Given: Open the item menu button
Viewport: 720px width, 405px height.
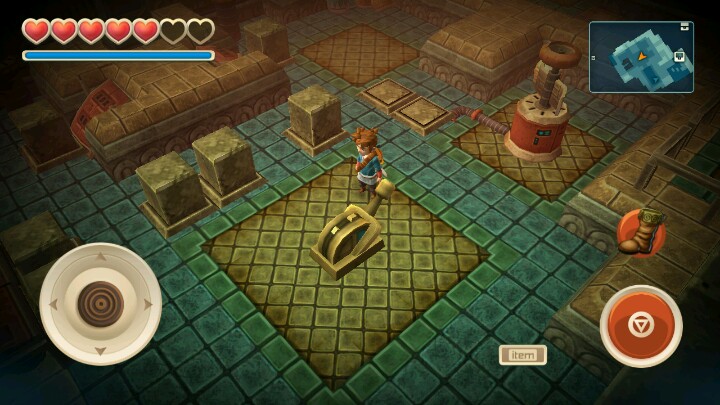Looking at the screenshot, I should [x=522, y=354].
